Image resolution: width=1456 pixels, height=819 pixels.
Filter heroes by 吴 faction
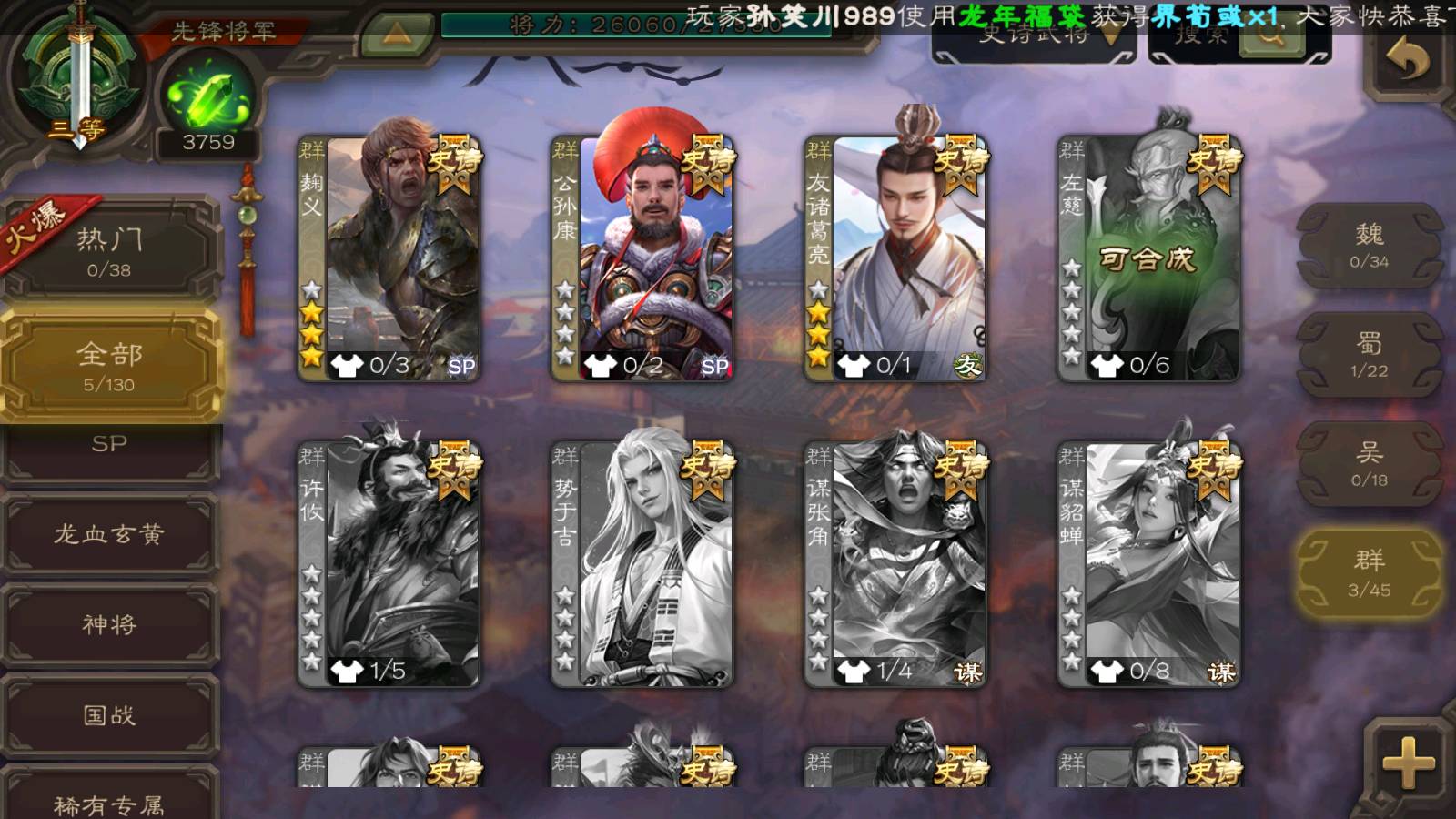(x=1369, y=464)
